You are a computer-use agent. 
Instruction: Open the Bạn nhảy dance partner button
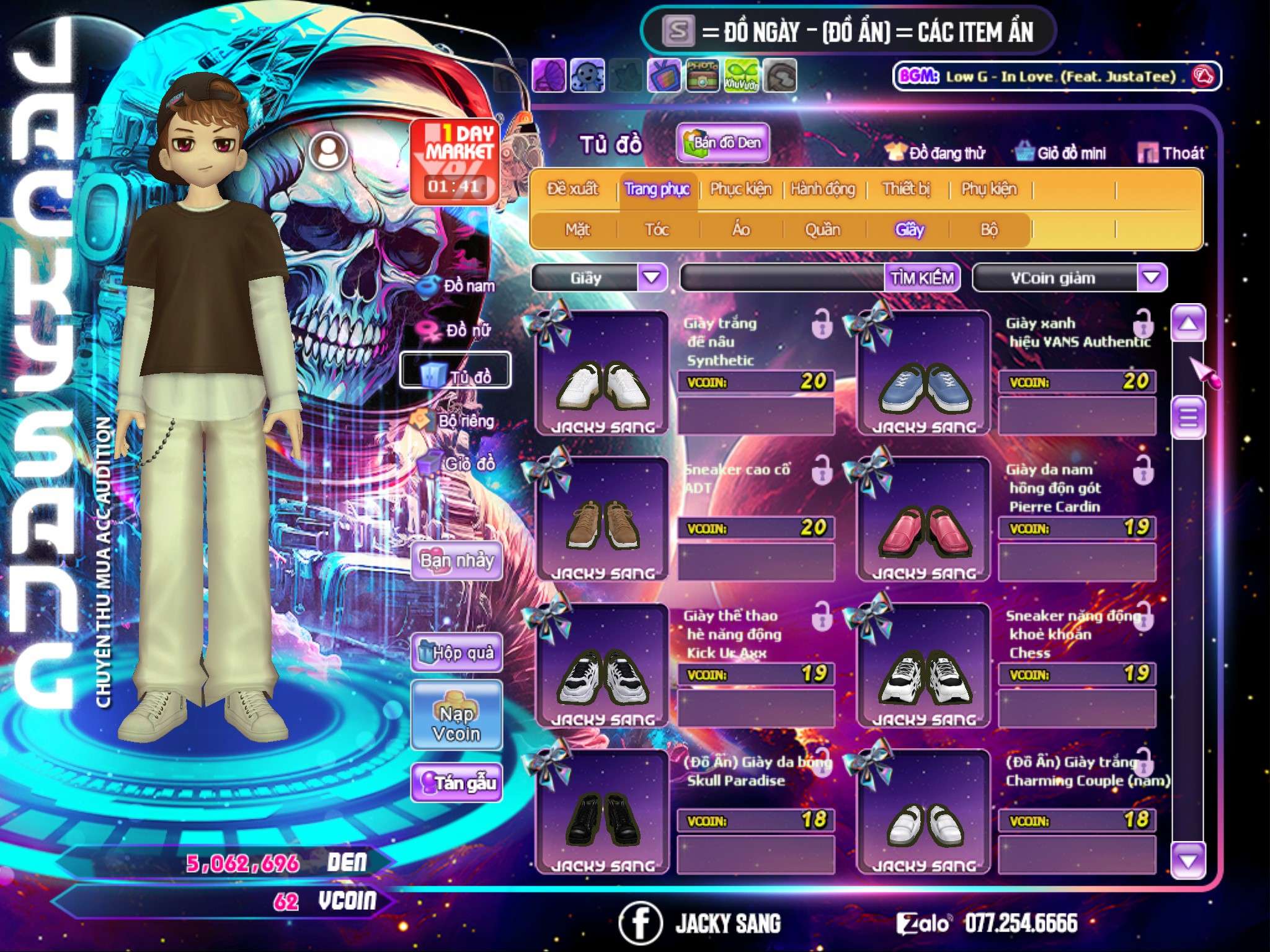(456, 561)
